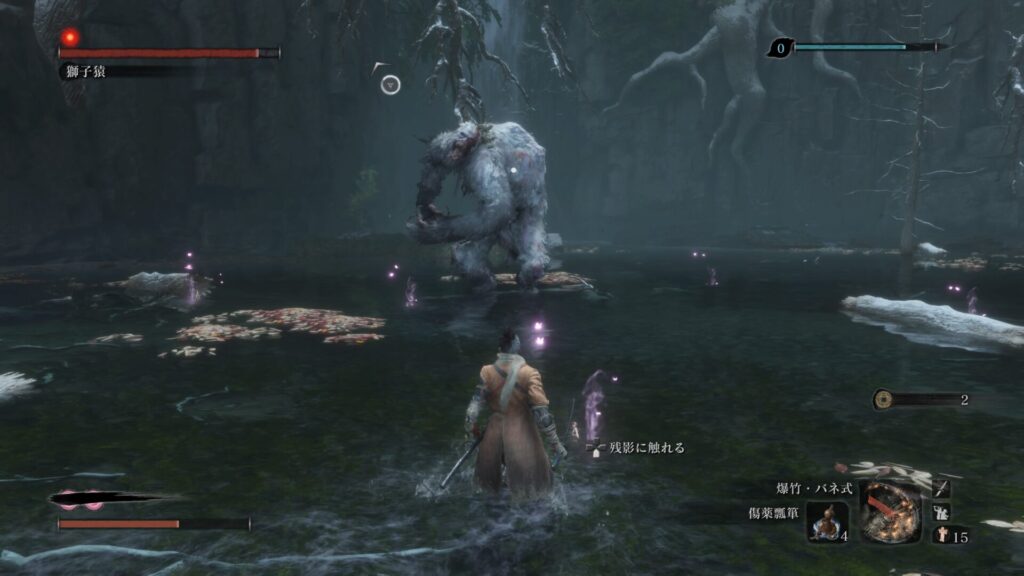Select the Healing Gourd item slot
Screen dimensions: 1024x576
point(827,522)
